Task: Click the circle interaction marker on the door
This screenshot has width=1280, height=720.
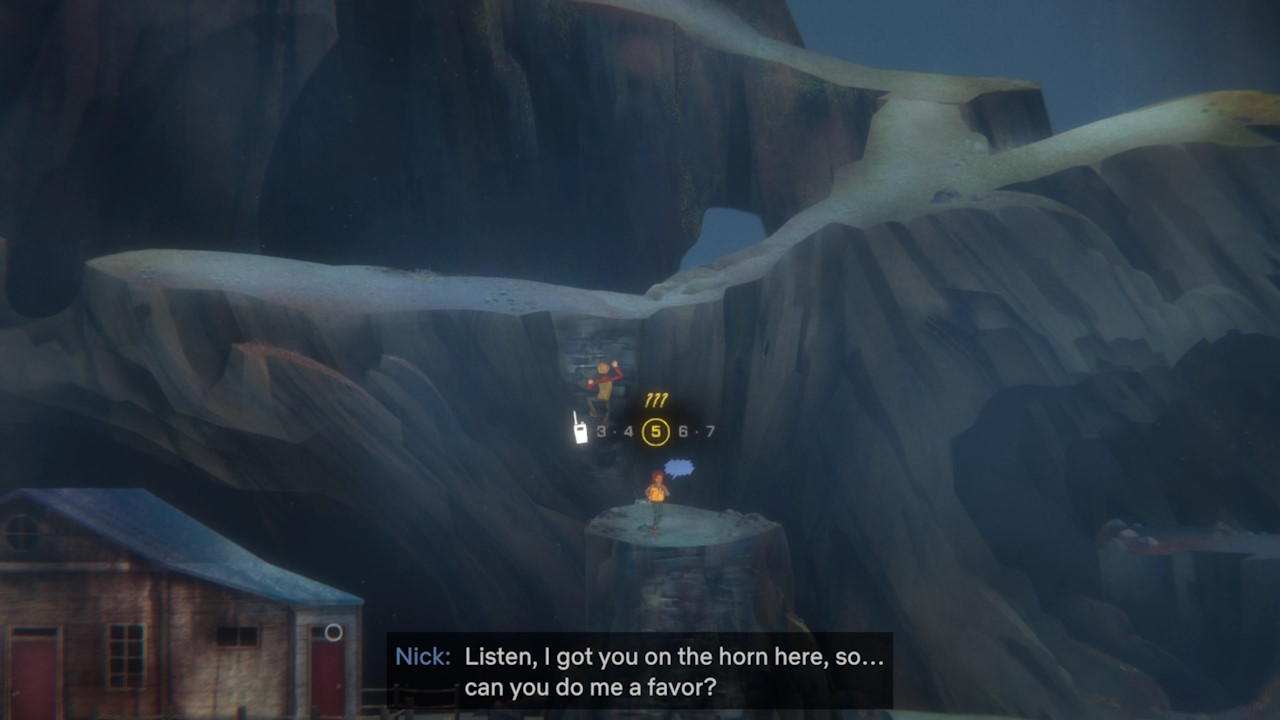Action: 333,632
